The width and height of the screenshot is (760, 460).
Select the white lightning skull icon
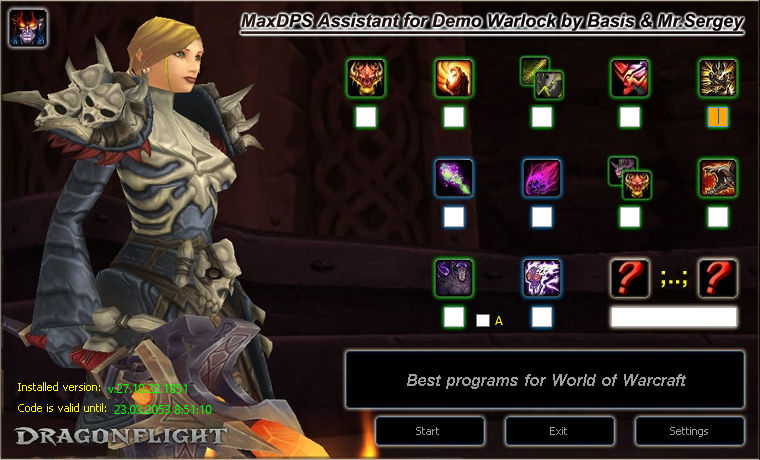[542, 277]
